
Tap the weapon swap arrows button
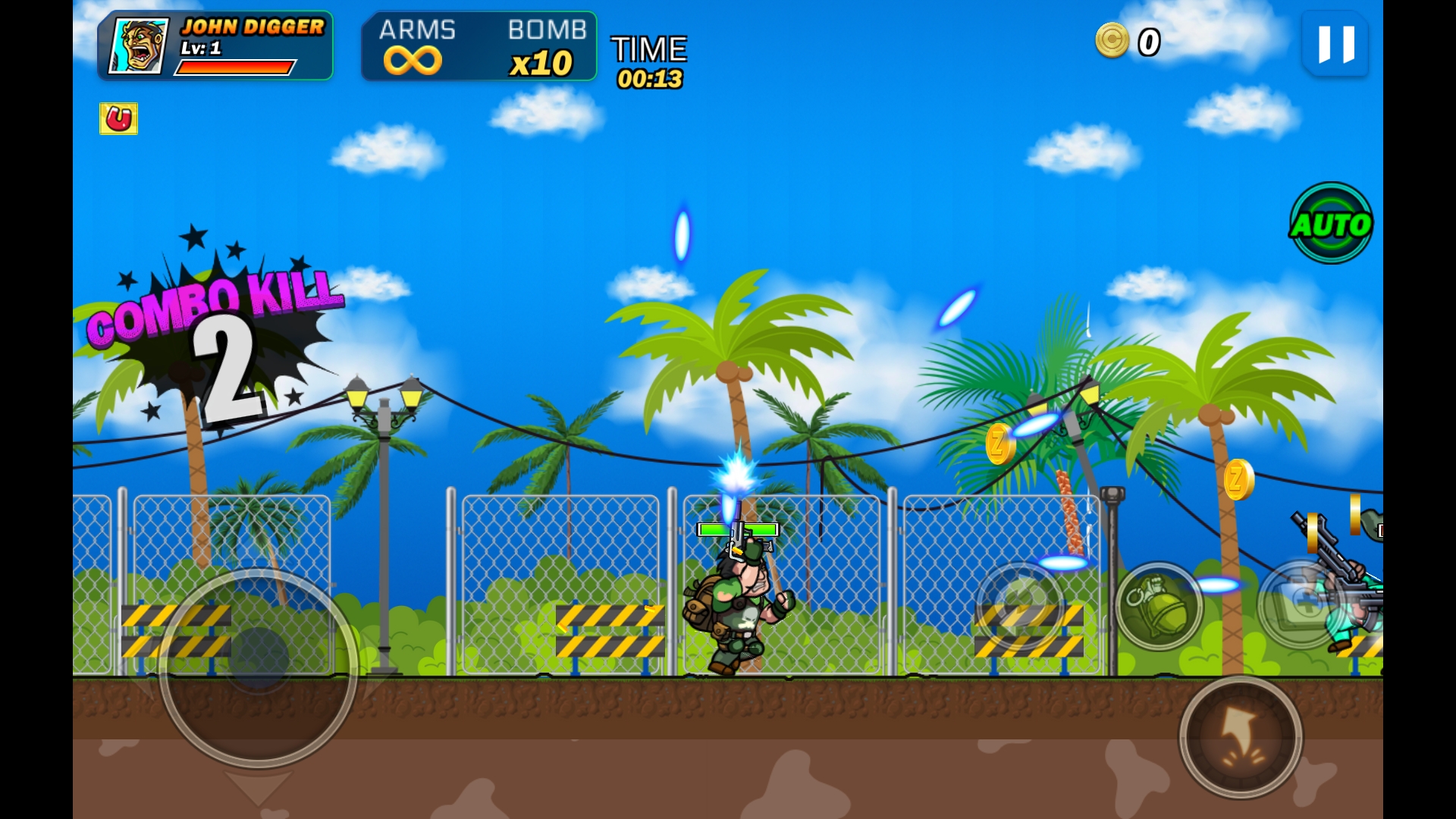[x=1020, y=605]
